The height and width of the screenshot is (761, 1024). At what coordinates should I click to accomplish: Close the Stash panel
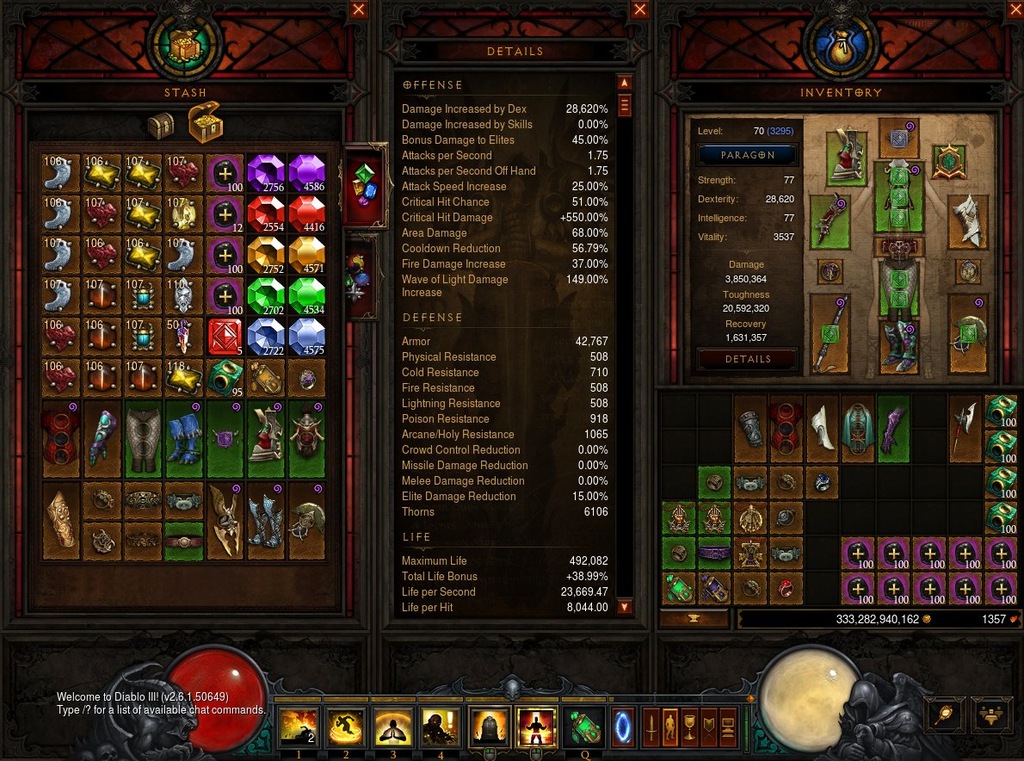359,10
